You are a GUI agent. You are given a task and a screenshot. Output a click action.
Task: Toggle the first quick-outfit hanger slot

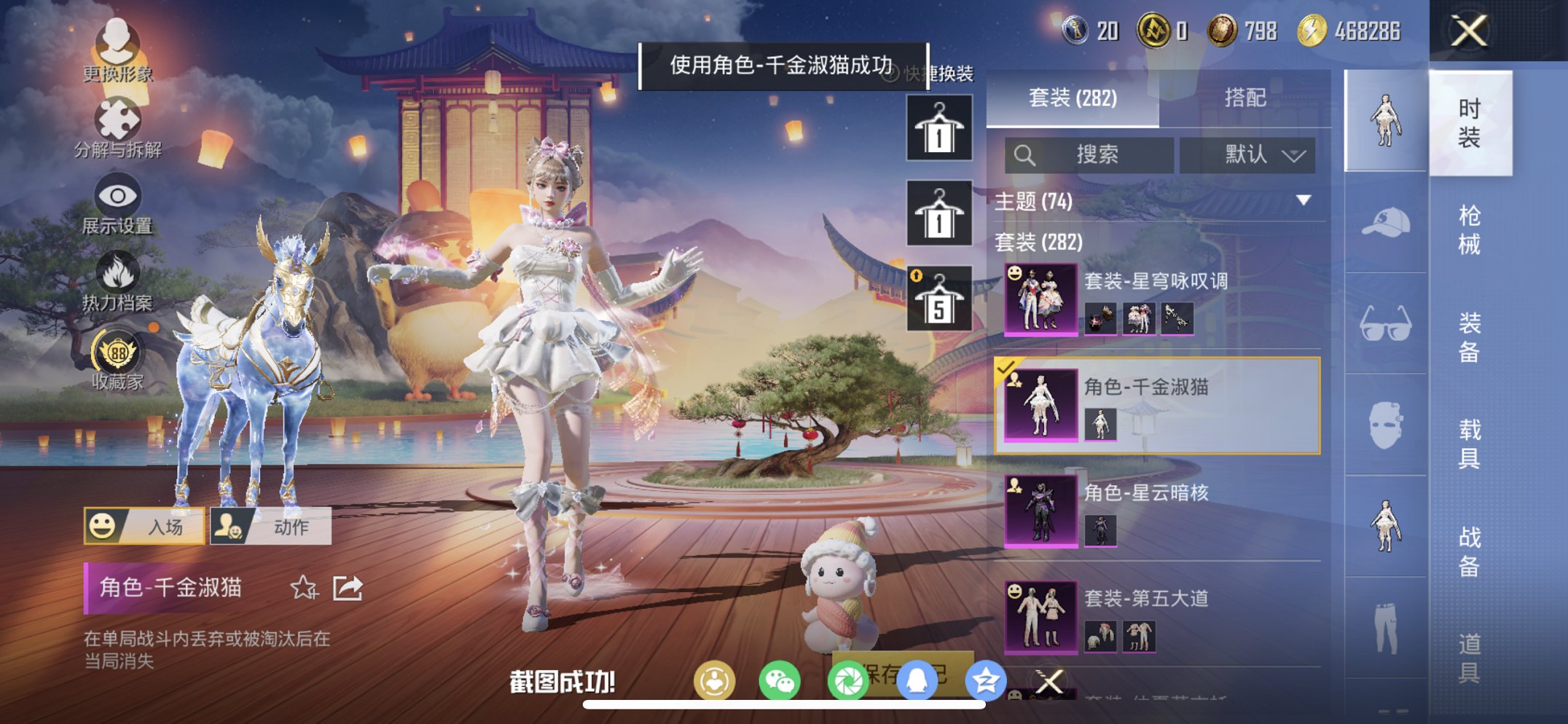pos(938,130)
